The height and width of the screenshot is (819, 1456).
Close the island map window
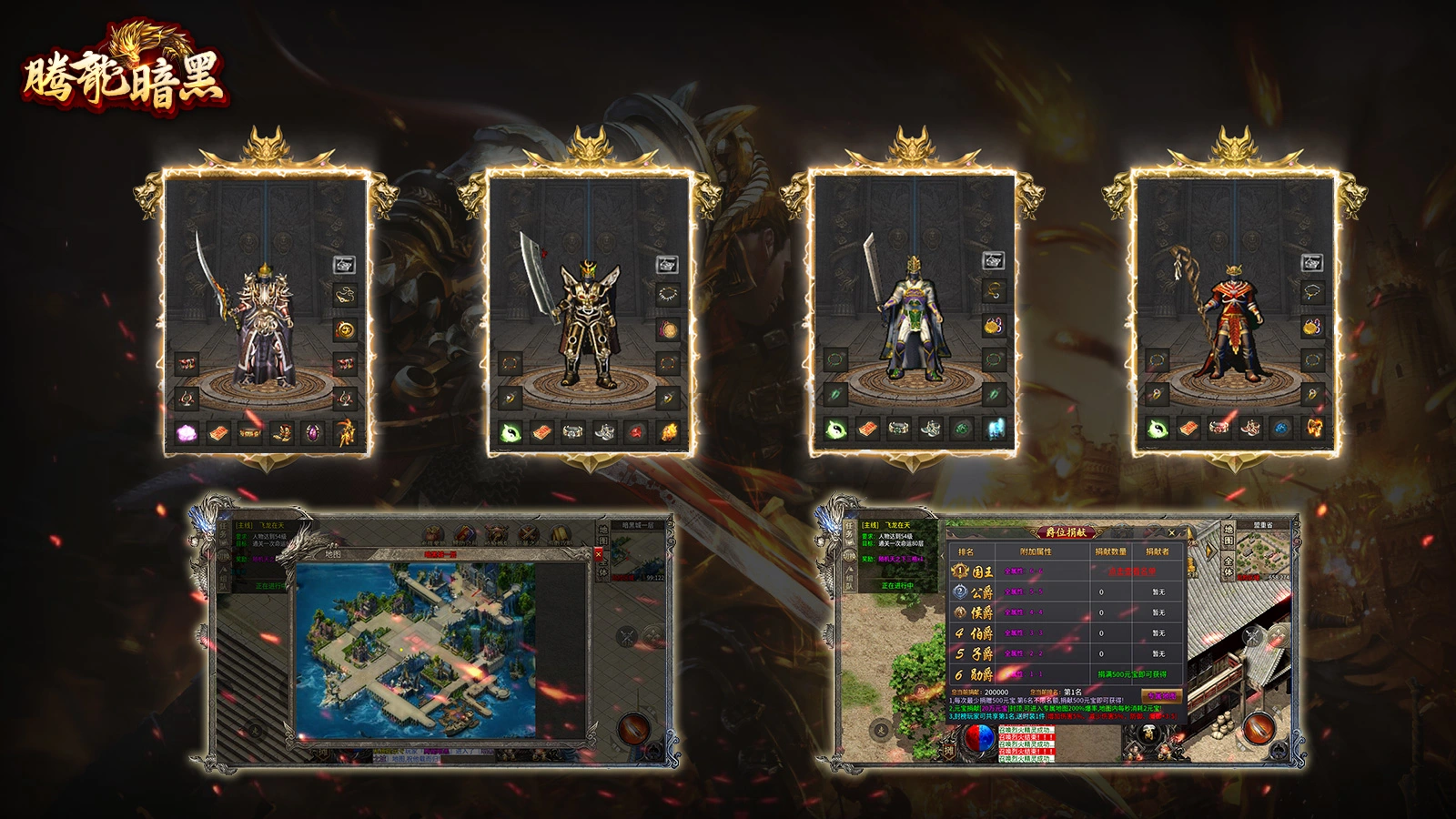tap(598, 553)
